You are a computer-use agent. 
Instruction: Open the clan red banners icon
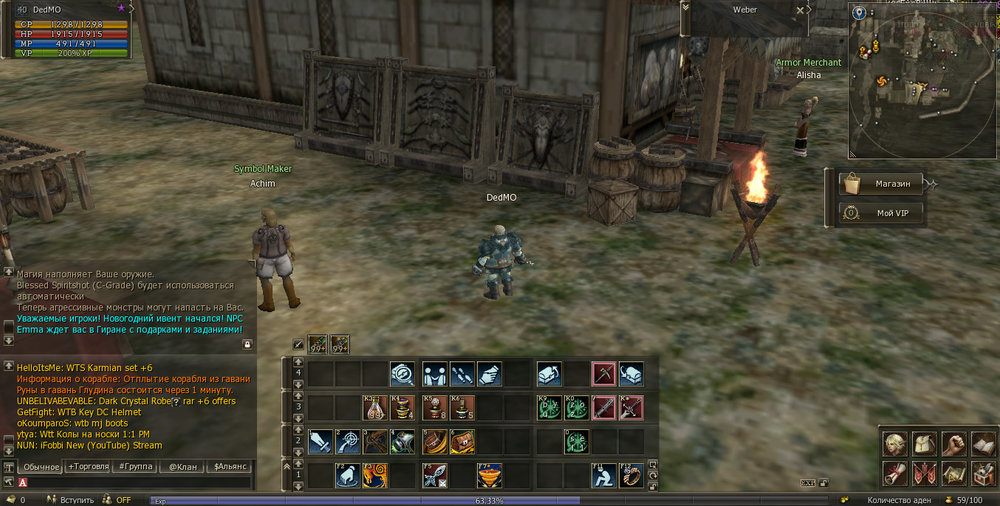[x=925, y=472]
